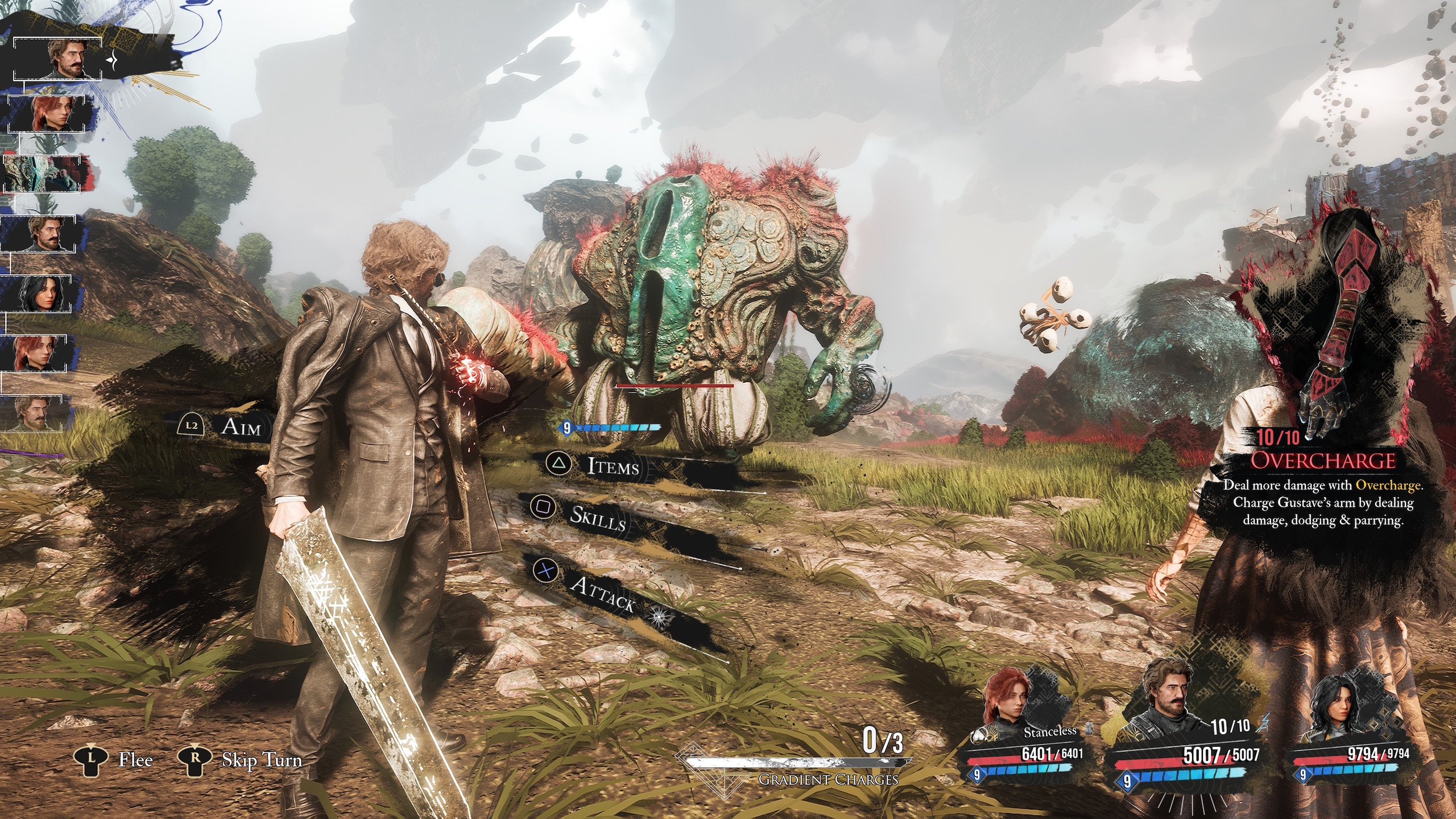Flee from the battle
This screenshot has height=819, width=1456.
pyautogui.click(x=135, y=760)
